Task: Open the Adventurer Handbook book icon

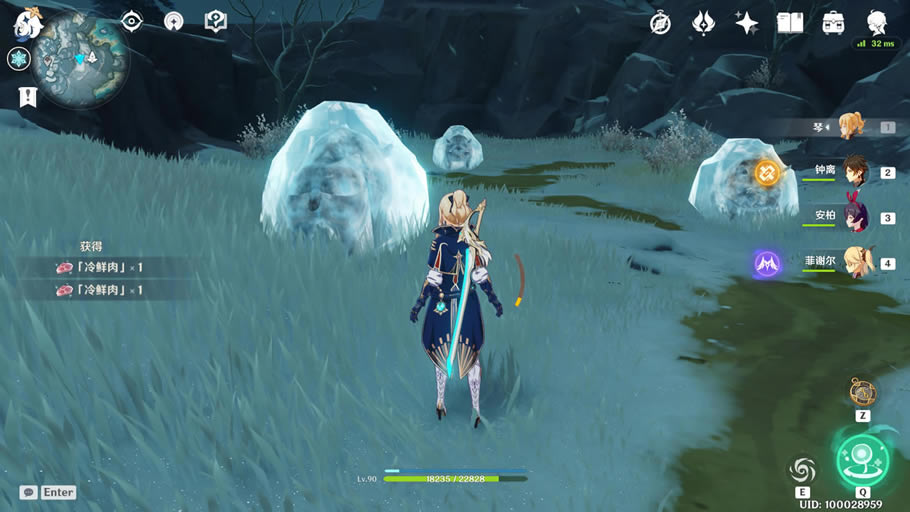Action: 790,23
